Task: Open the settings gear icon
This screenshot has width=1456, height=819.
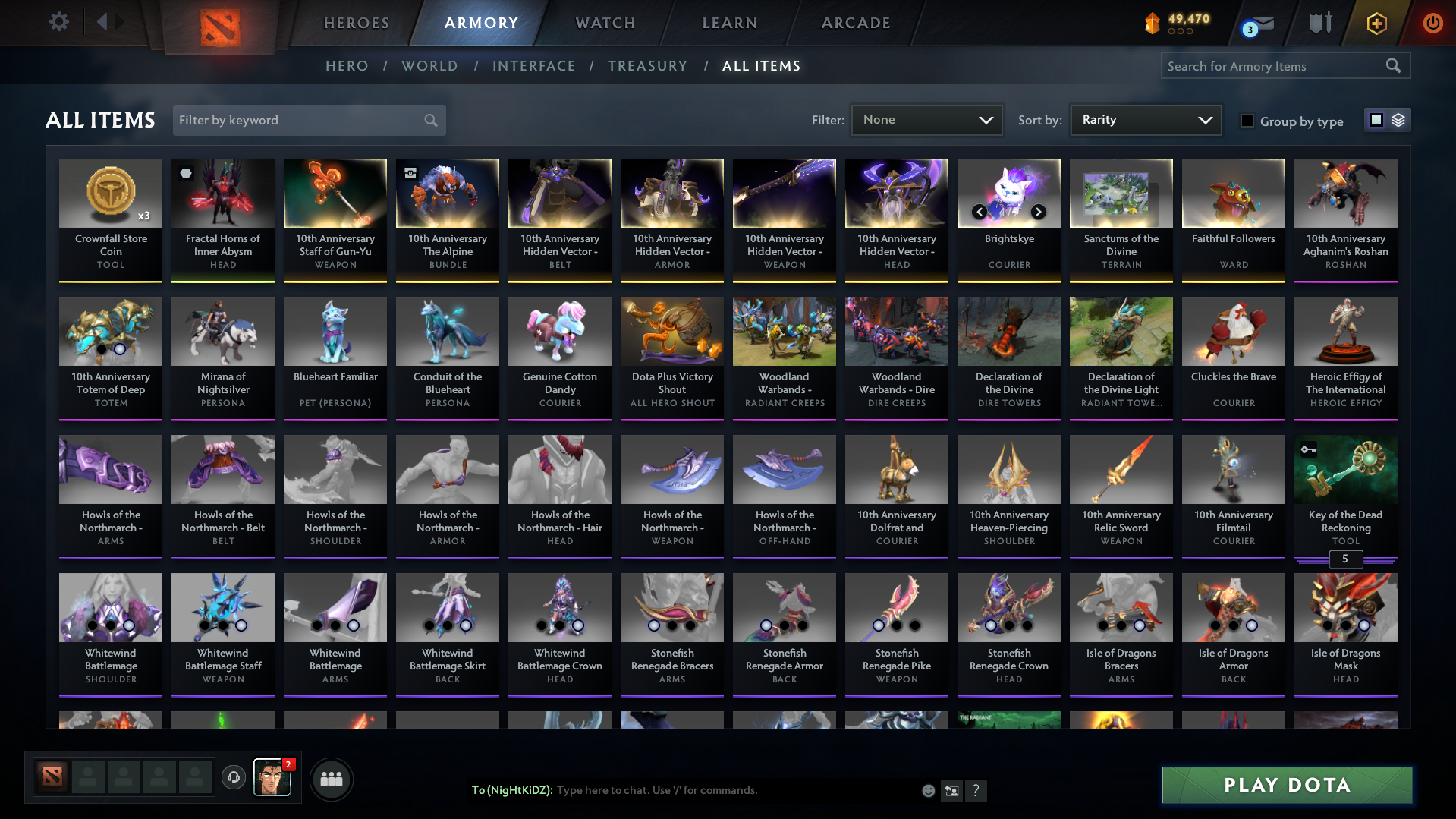Action: coord(58,21)
